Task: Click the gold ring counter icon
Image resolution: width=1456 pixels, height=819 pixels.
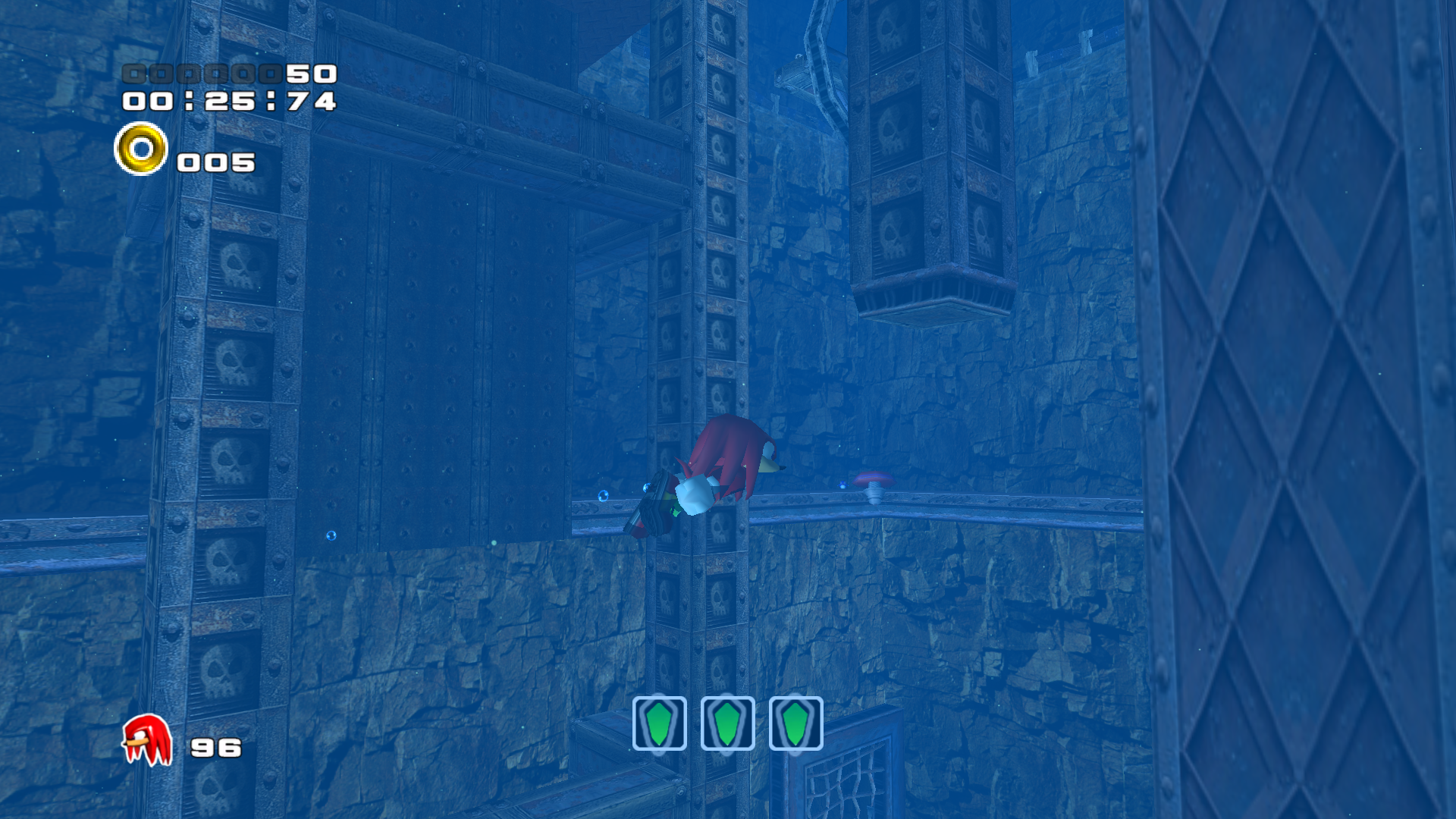Action: [x=141, y=149]
